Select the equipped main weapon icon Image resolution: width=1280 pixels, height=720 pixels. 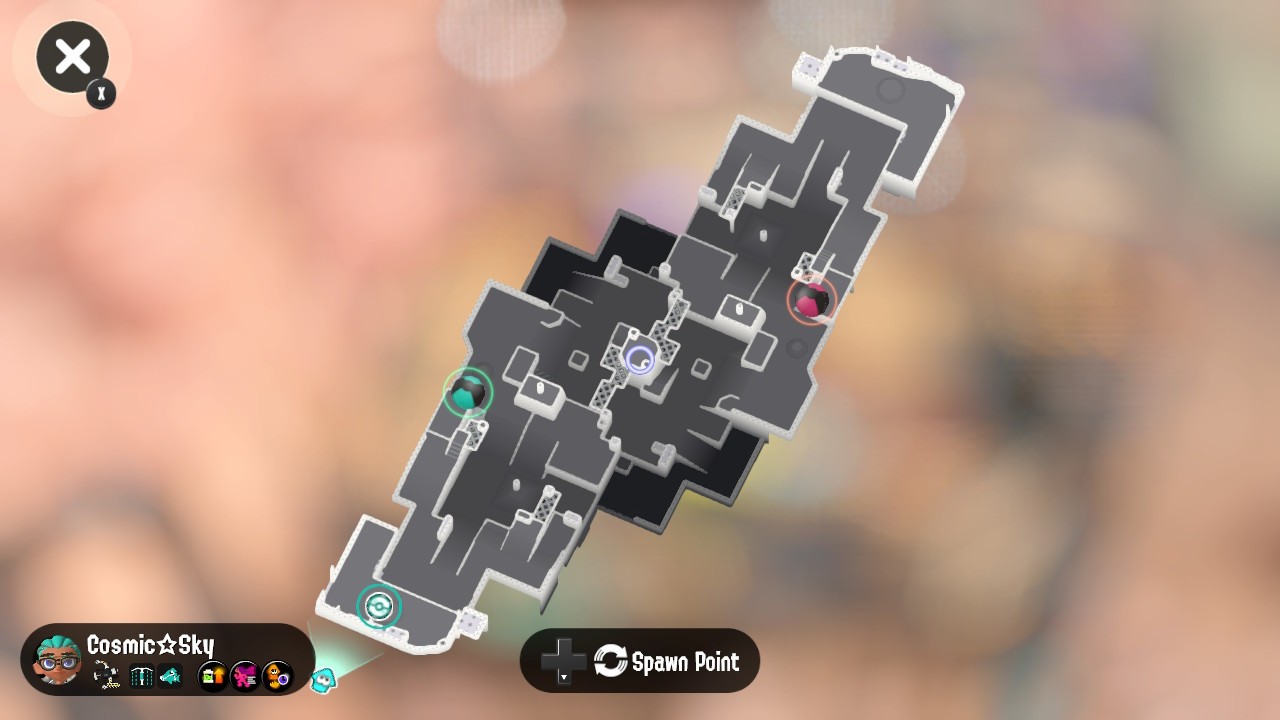103,674
